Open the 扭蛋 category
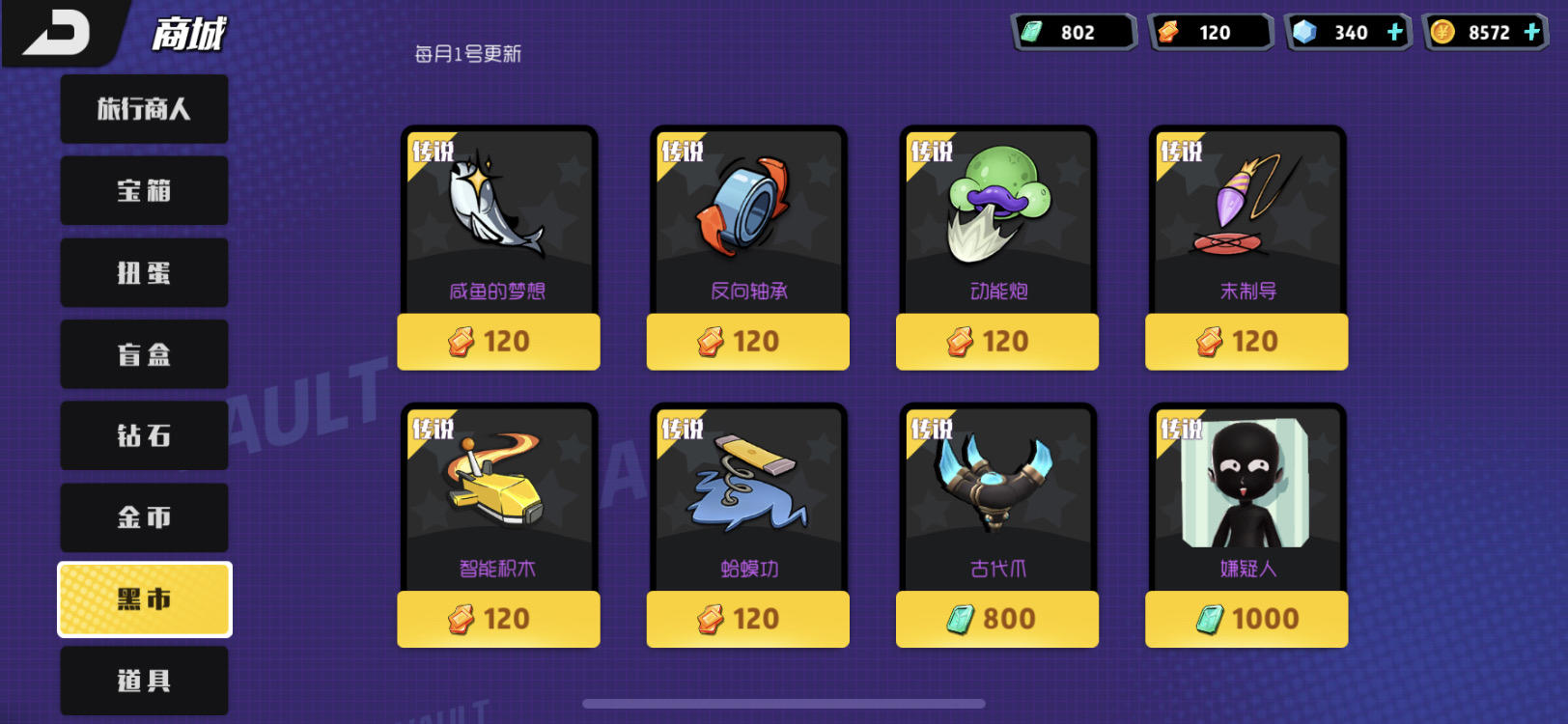1568x724 pixels. point(143,272)
